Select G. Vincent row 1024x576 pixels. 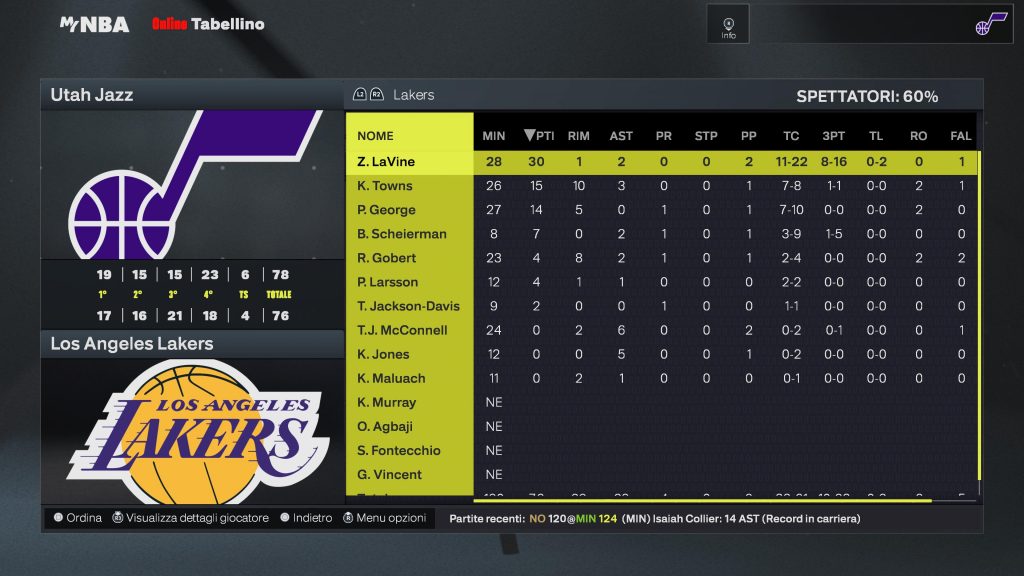point(389,474)
